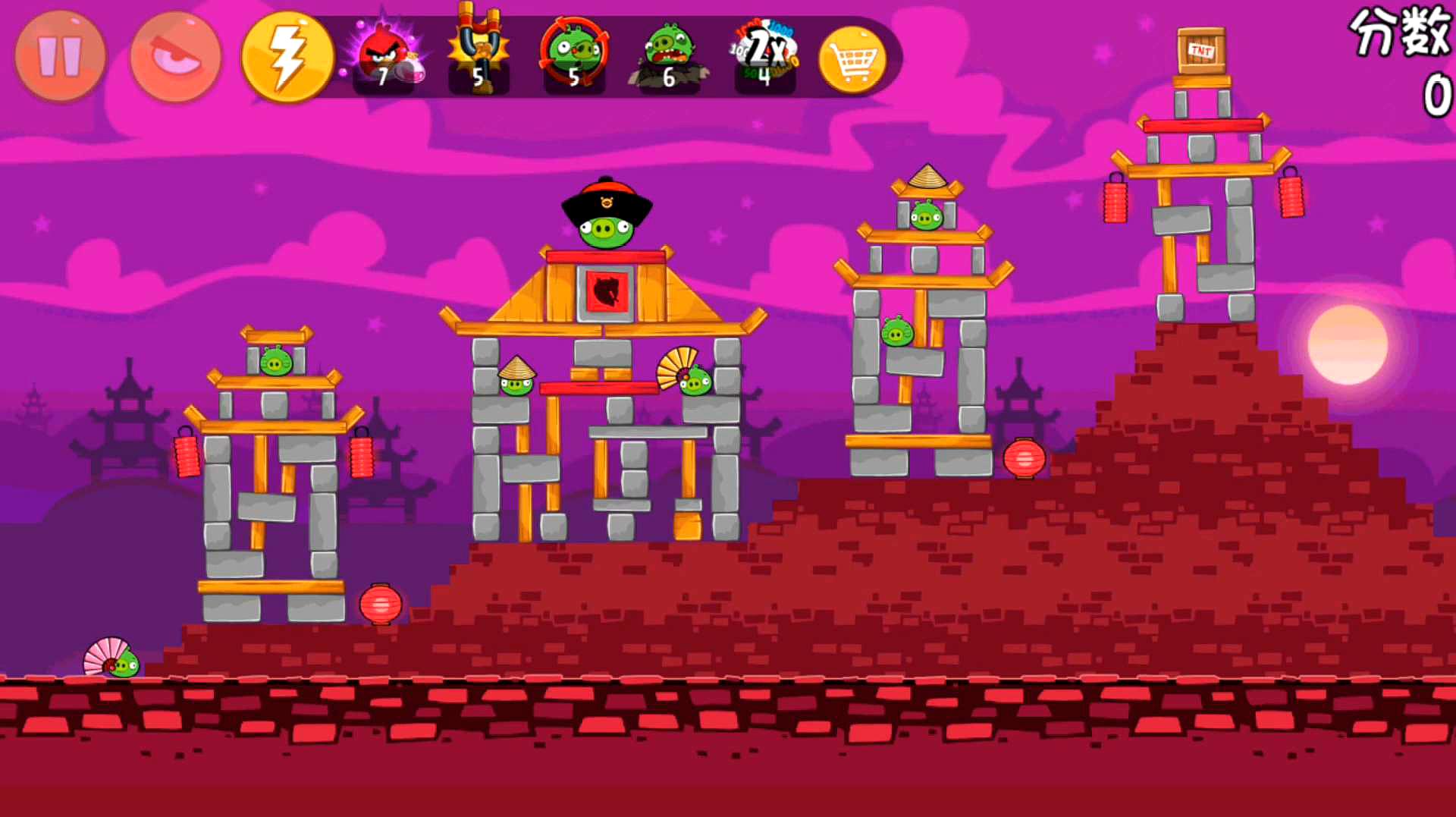
Task: Select the Sling Scope pig target power-up
Action: coord(574,53)
